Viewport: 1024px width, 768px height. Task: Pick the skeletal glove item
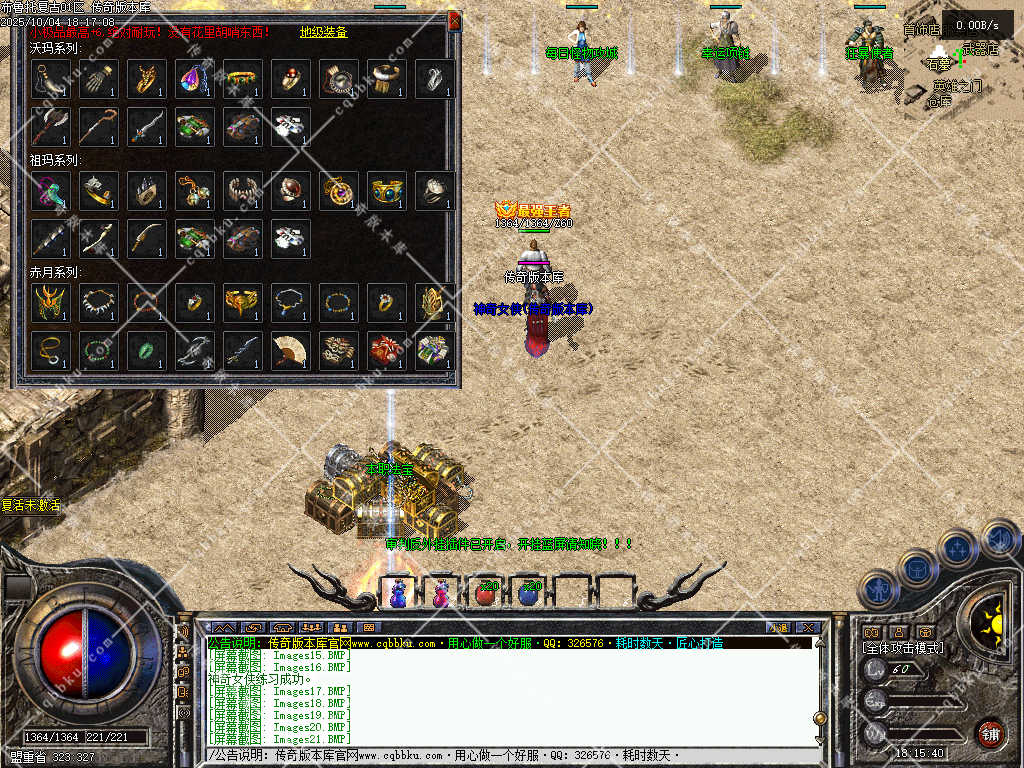(98, 79)
